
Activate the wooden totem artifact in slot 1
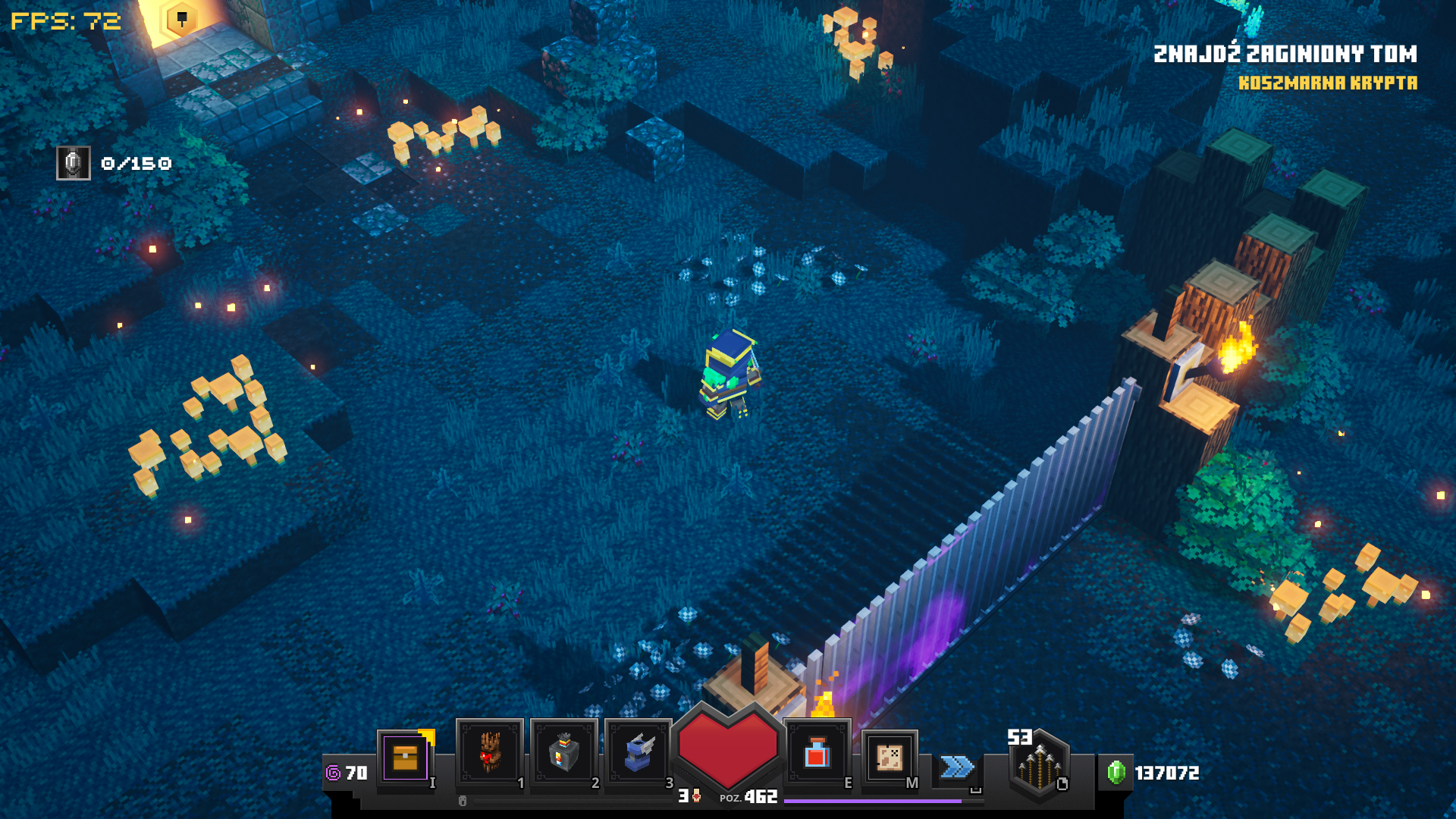(490, 753)
